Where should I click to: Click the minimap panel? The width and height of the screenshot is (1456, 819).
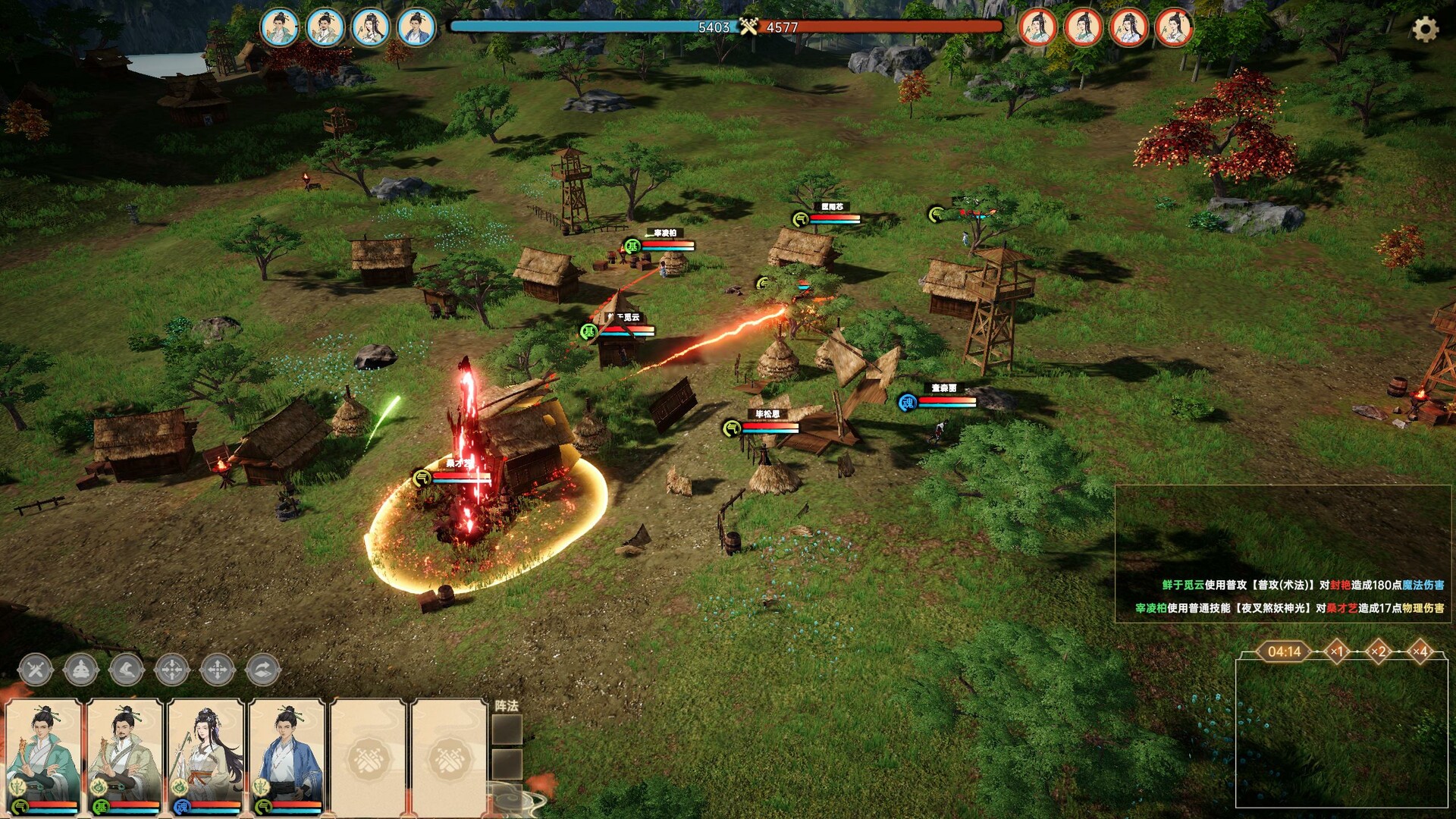pyautogui.click(x=1341, y=733)
